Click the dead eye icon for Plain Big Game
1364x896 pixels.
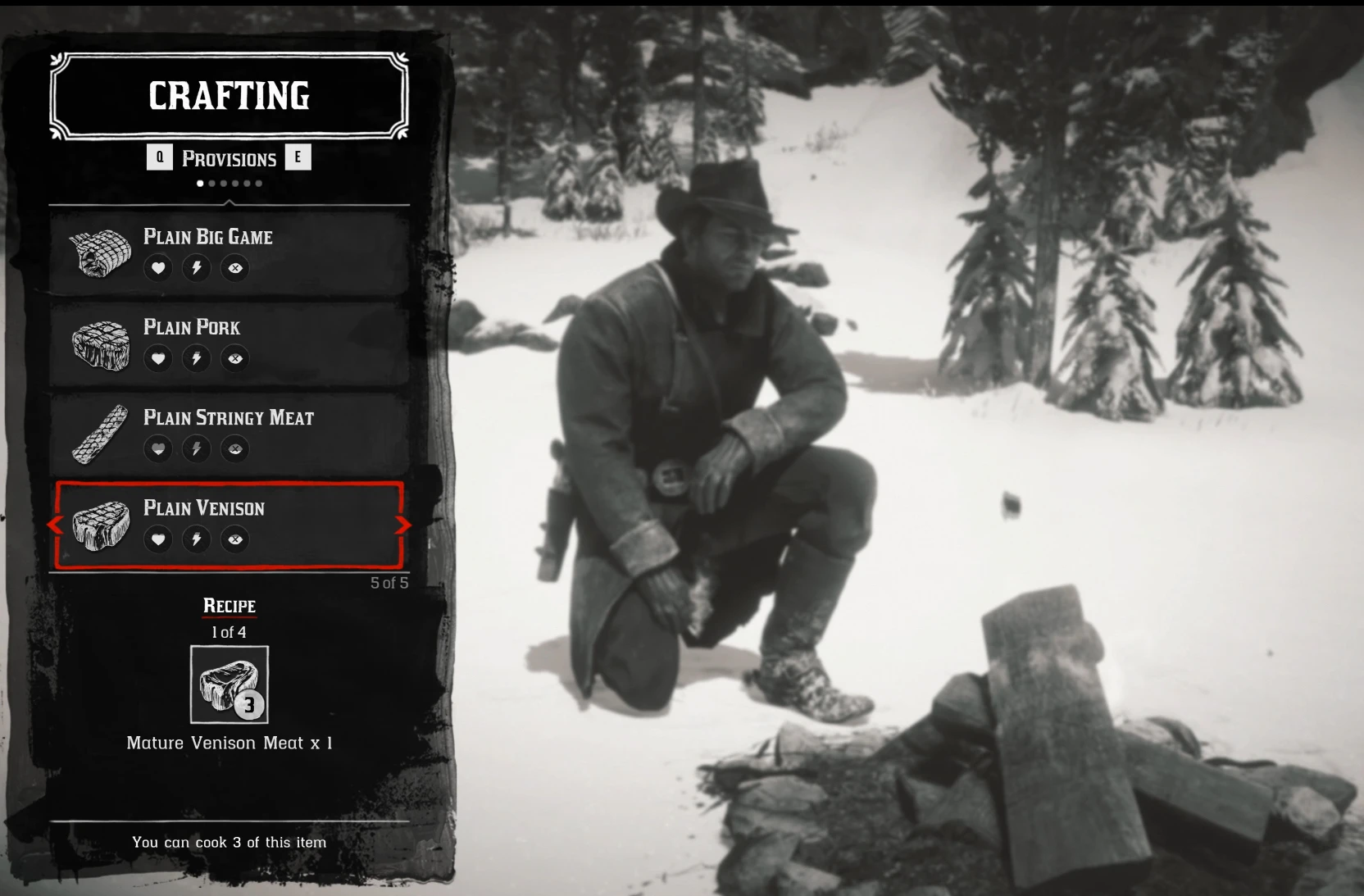point(235,268)
